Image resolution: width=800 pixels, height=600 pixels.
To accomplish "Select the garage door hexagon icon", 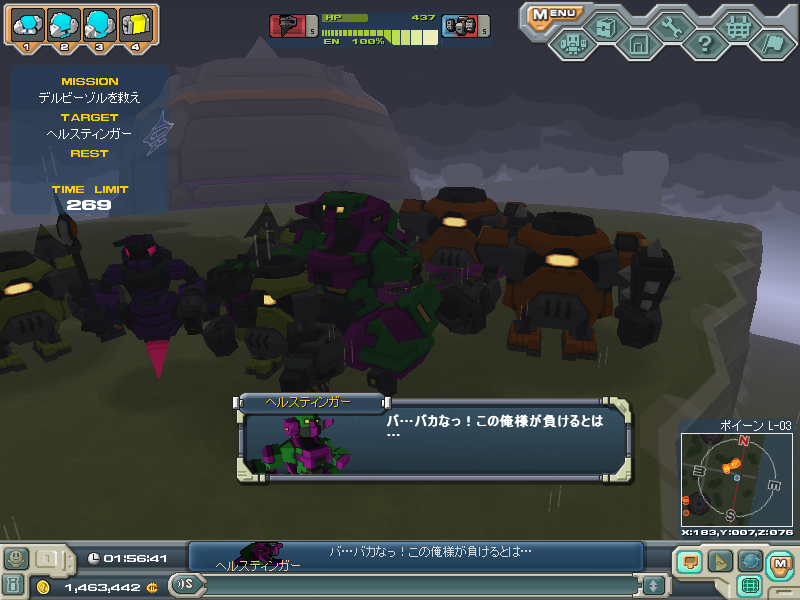I will [638, 43].
